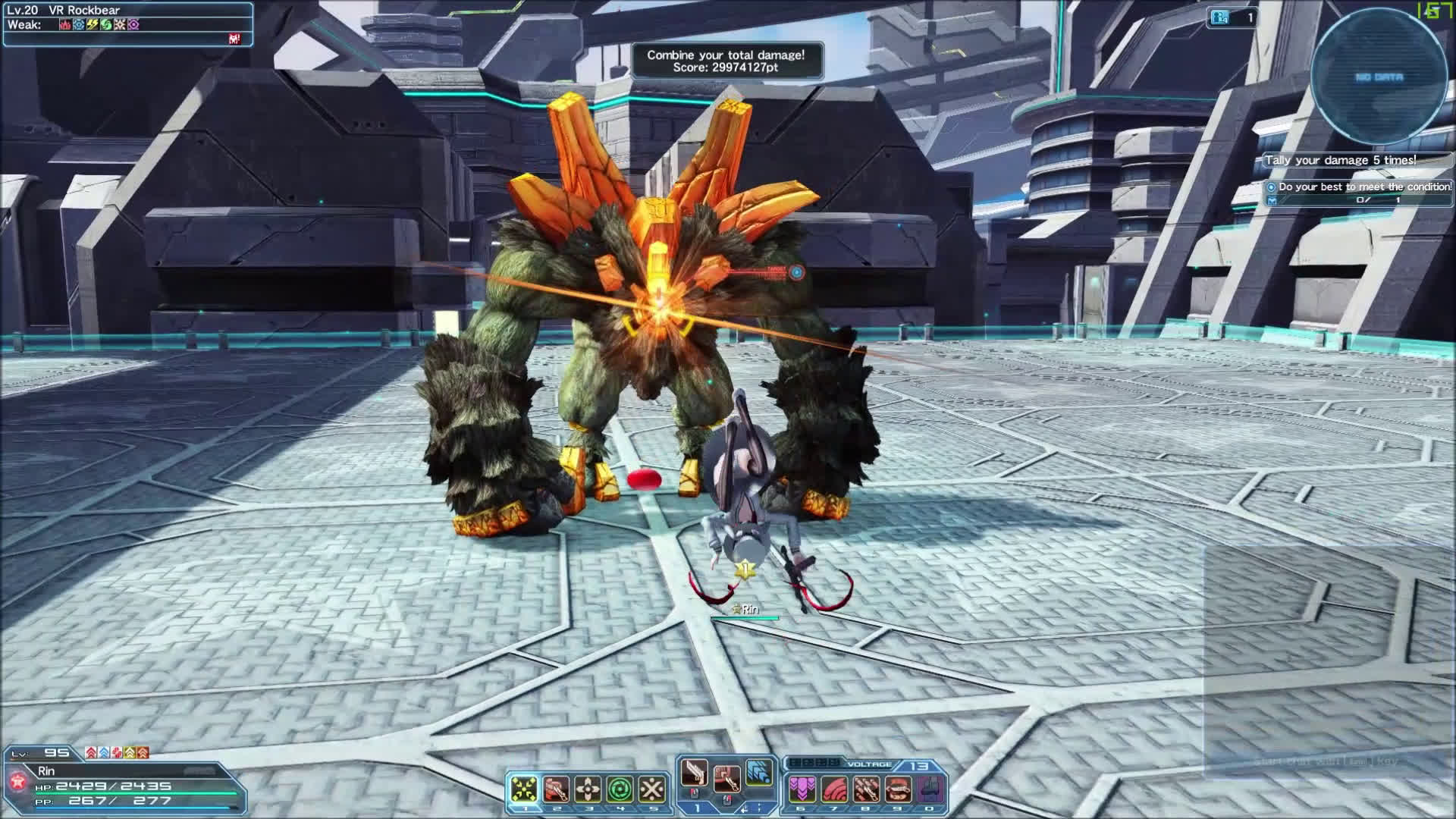Select the yellow arrows skill in slot 1

click(x=523, y=789)
